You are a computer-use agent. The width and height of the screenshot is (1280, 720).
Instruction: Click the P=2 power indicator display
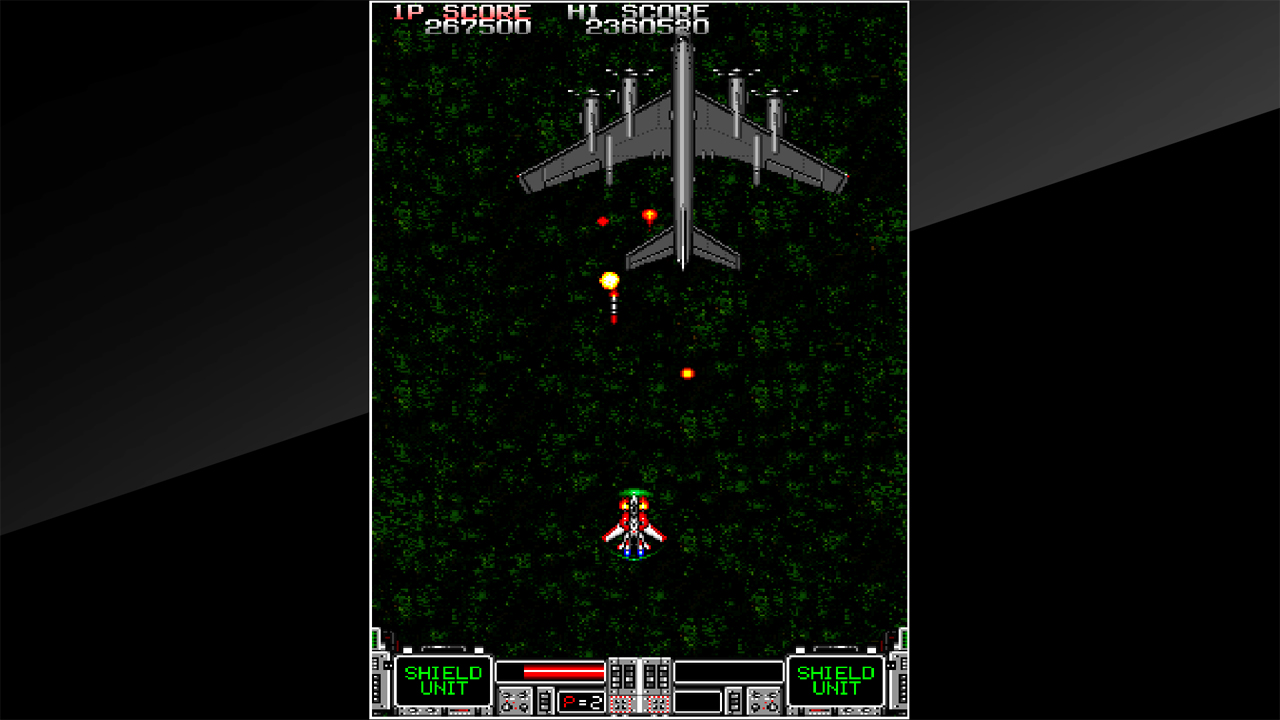[581, 699]
